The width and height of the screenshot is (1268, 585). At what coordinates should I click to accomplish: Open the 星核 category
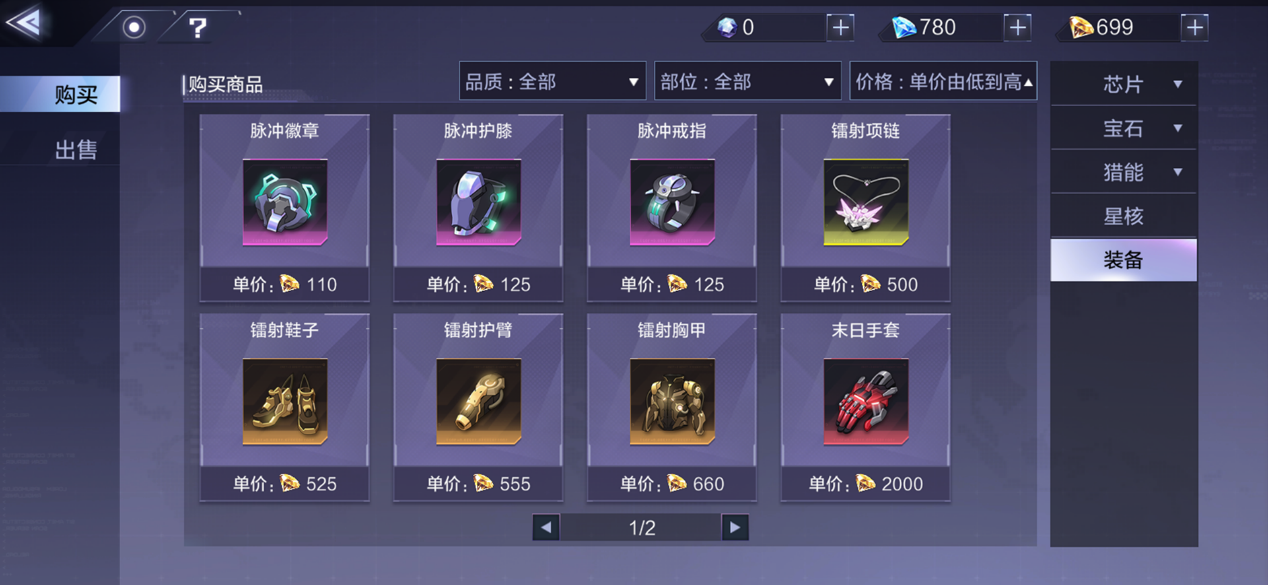click(1124, 216)
